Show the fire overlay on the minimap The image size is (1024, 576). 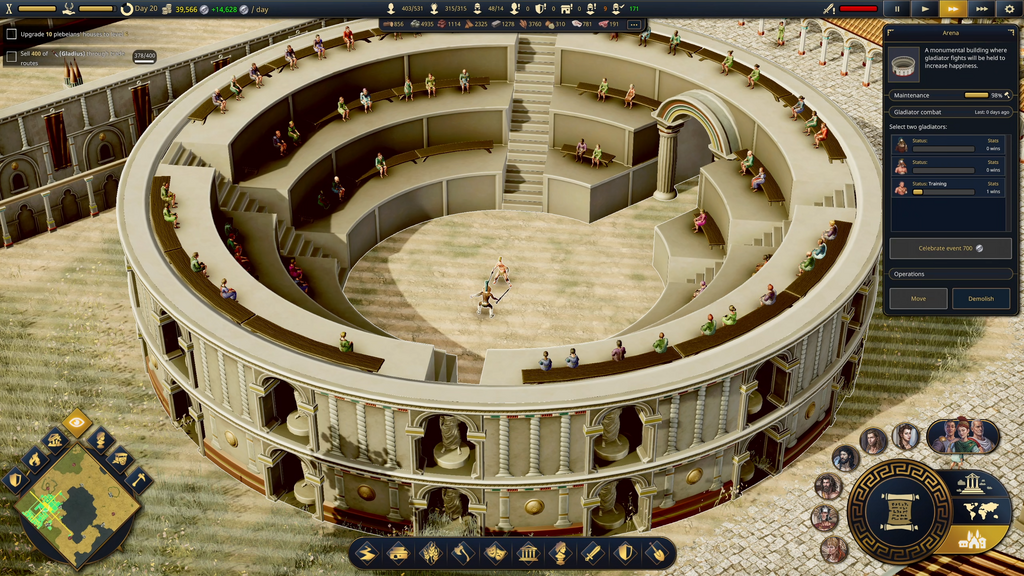click(34, 459)
